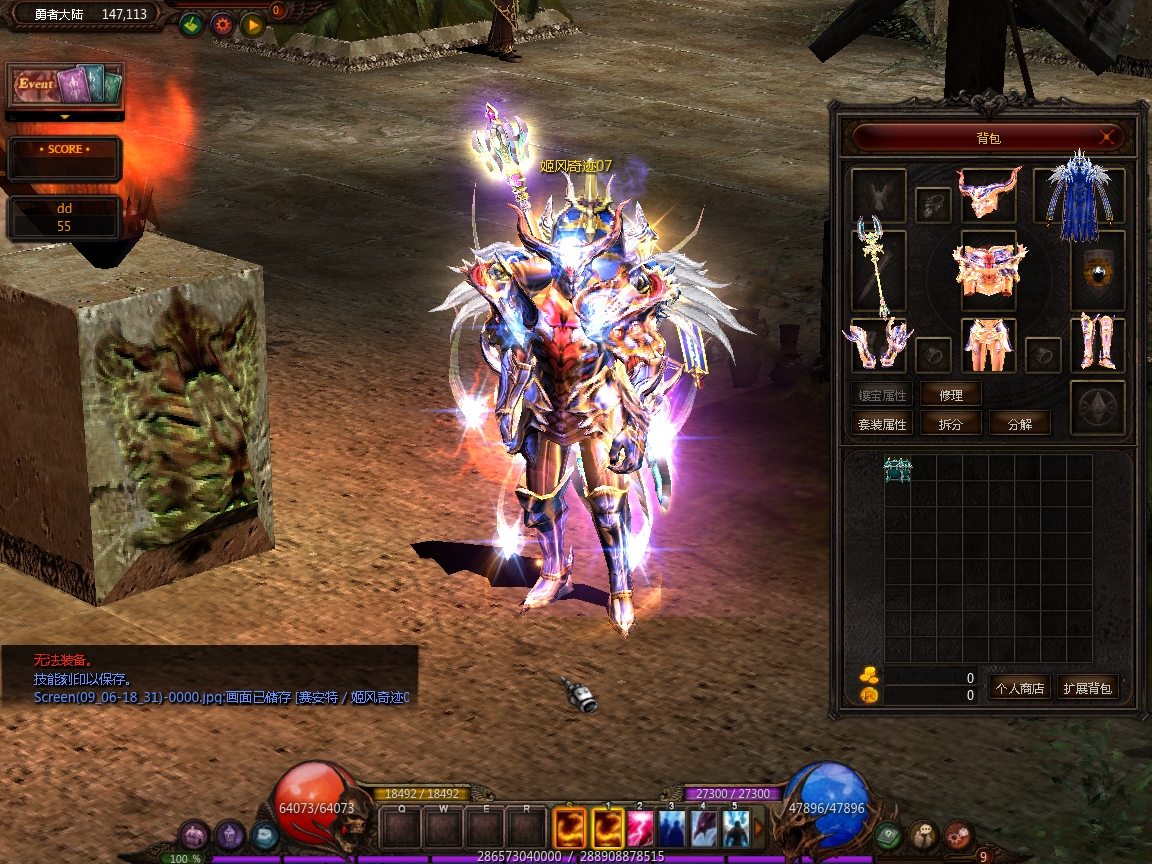Image resolution: width=1152 pixels, height=864 pixels.
Task: Click the 拆分 split button
Action: pos(951,424)
